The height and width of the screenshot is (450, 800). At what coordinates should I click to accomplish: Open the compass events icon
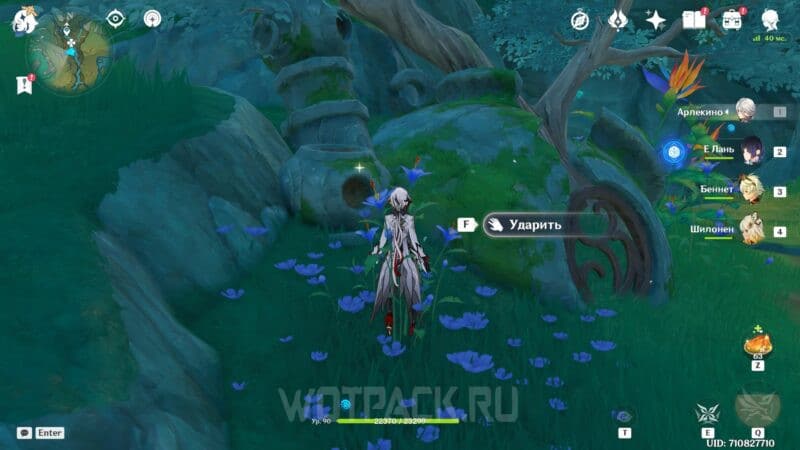tap(580, 20)
